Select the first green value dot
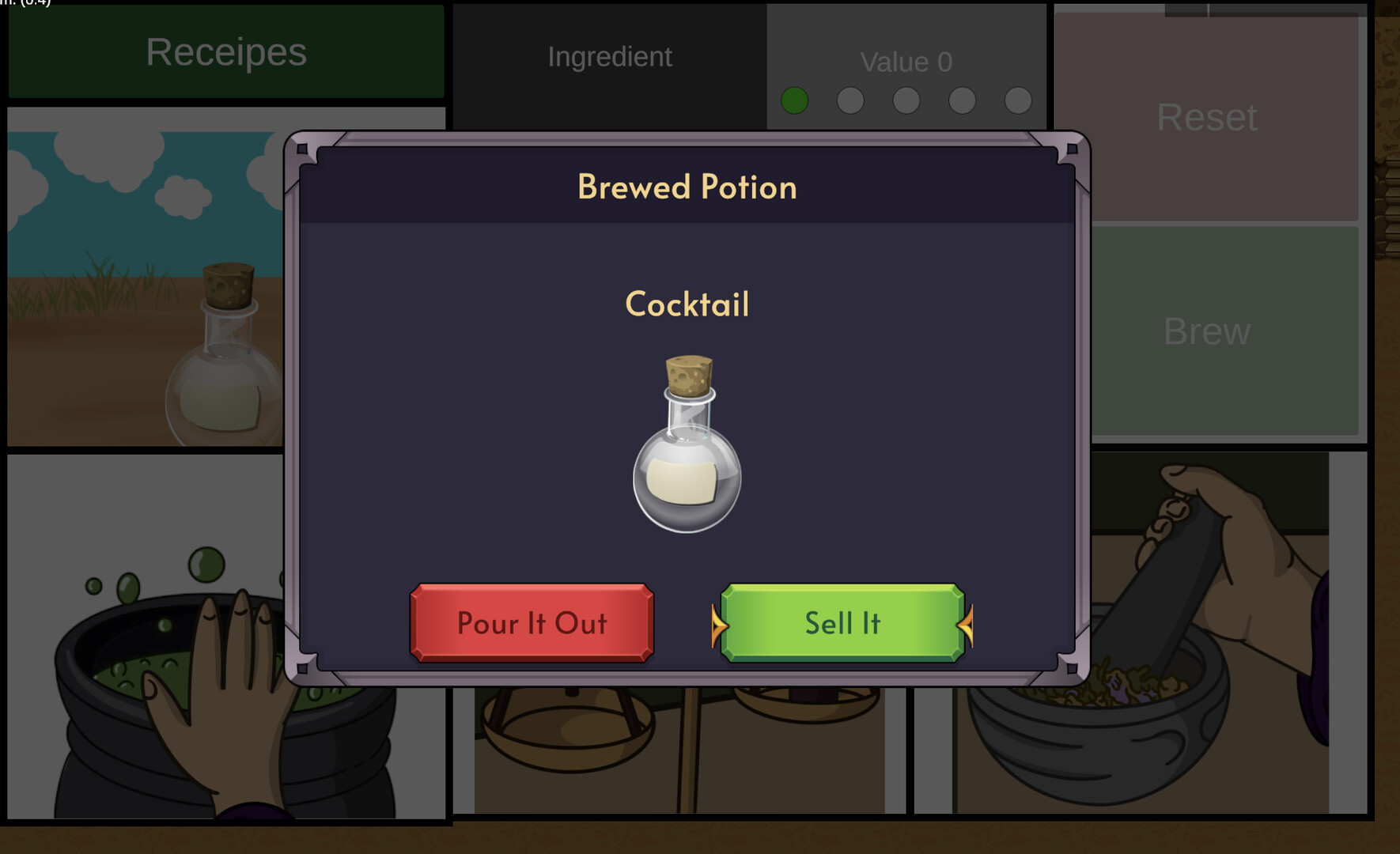 (794, 100)
